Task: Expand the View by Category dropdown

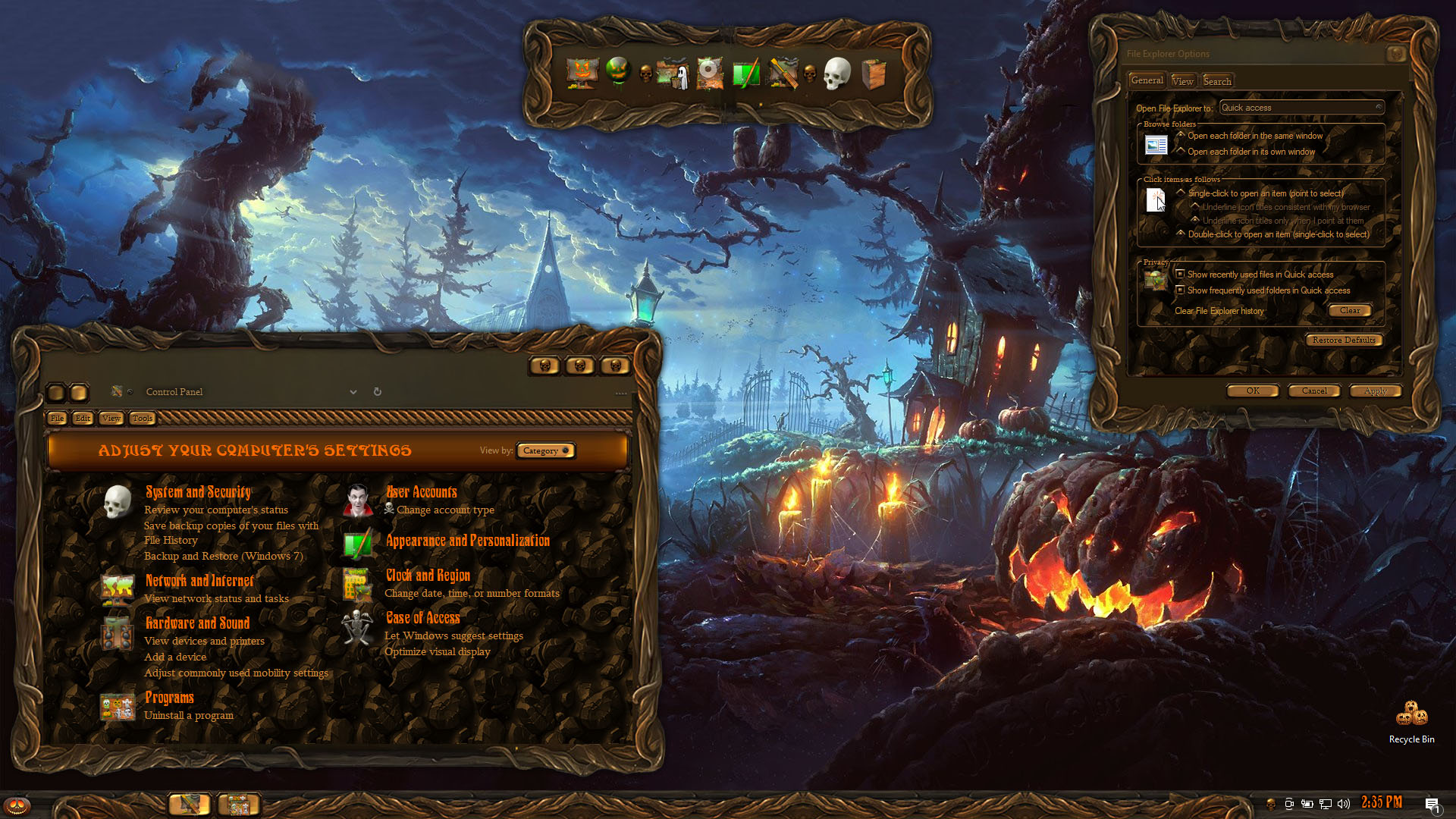Action: pyautogui.click(x=545, y=450)
